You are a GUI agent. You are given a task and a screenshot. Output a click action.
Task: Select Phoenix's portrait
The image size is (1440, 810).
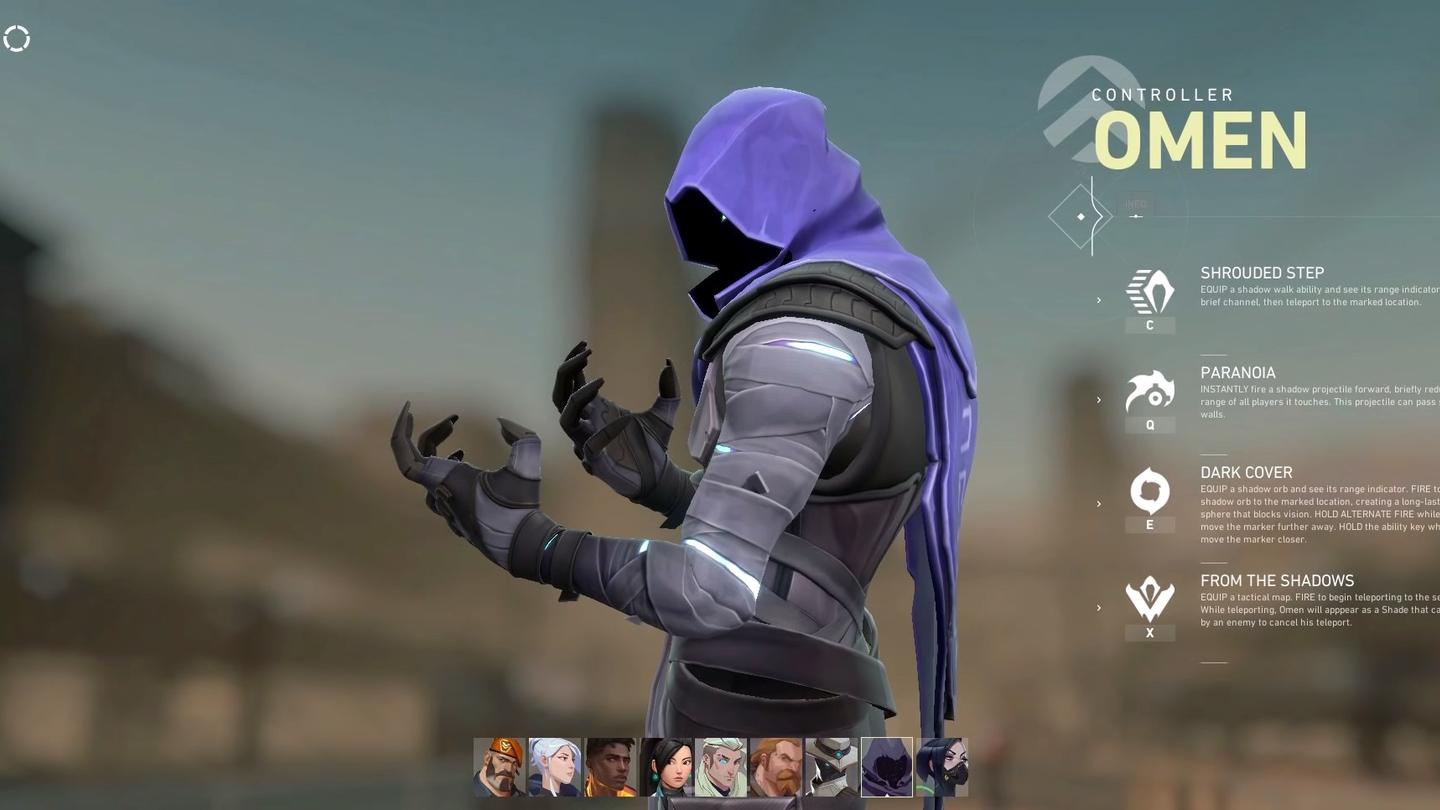[x=610, y=765]
